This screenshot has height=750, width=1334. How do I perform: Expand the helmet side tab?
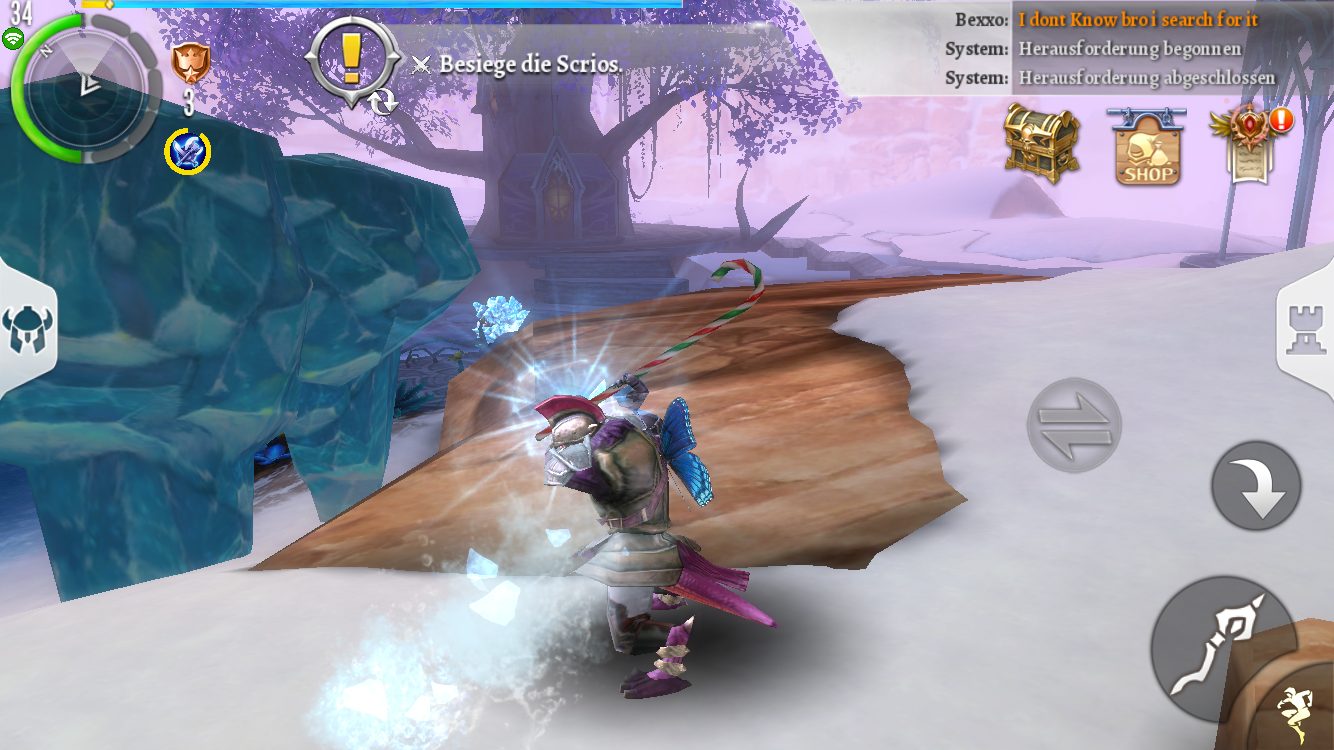tap(25, 328)
